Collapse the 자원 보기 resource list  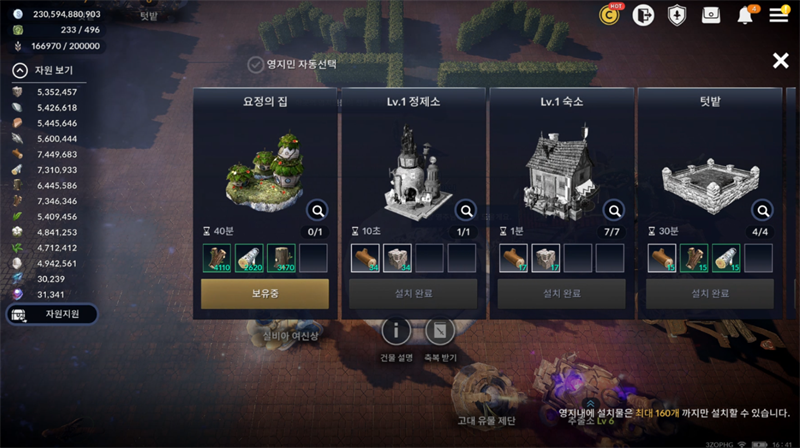(x=20, y=71)
